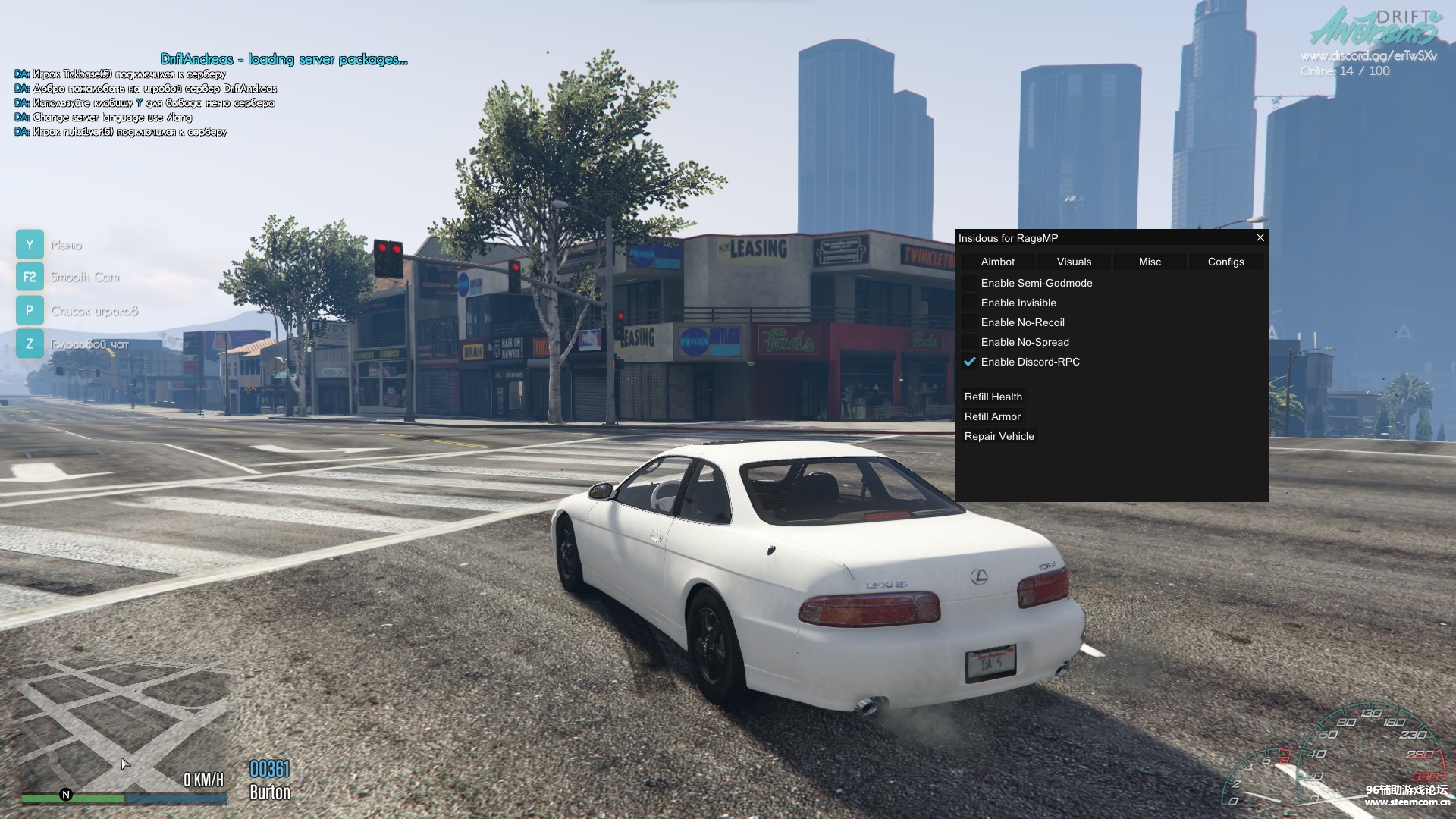Close the Insidous for RageMP window
The width and height of the screenshot is (1456, 819).
pos(1260,238)
